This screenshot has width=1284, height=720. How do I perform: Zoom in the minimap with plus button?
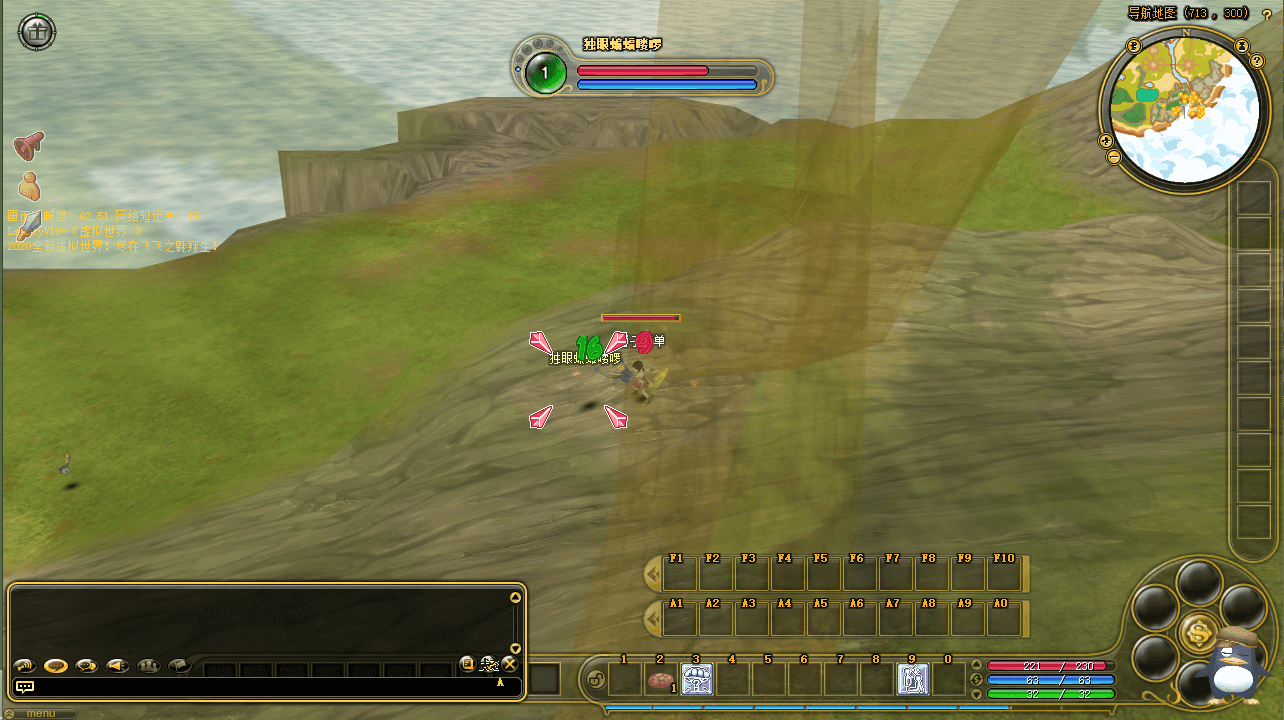coord(1106,140)
